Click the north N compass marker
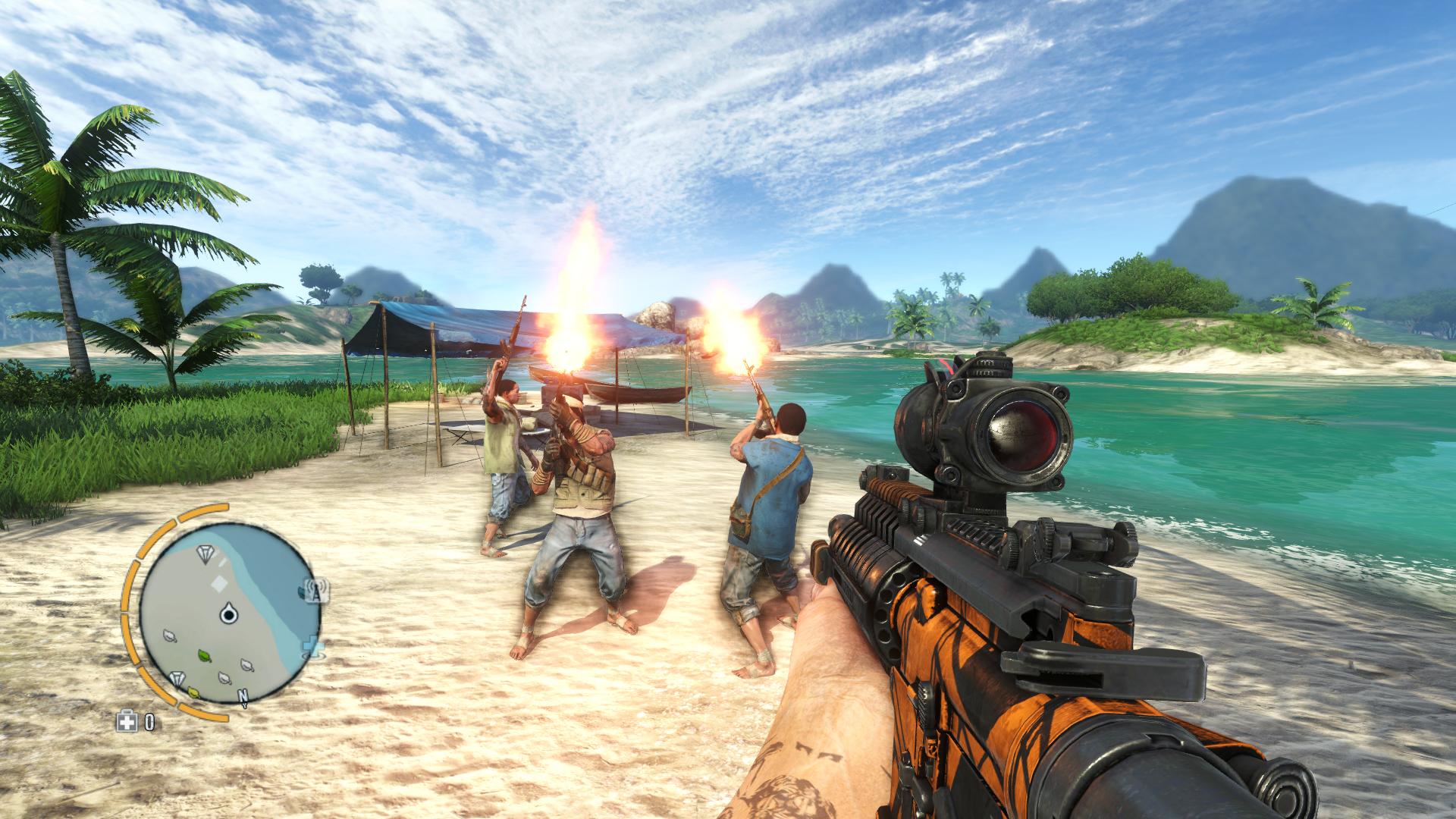This screenshot has width=1456, height=819. click(x=243, y=695)
